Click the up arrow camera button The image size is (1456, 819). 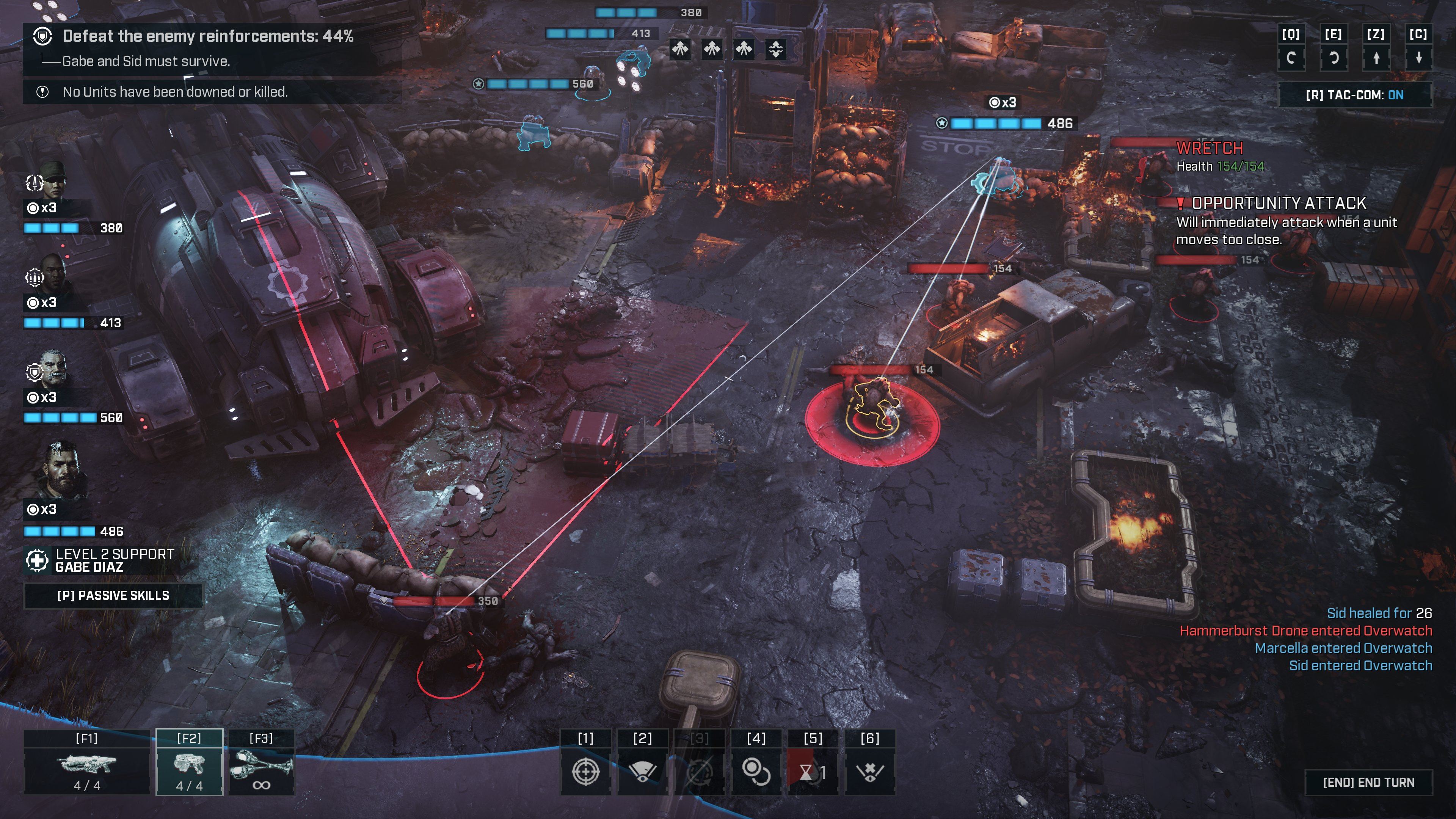pos(1376,58)
